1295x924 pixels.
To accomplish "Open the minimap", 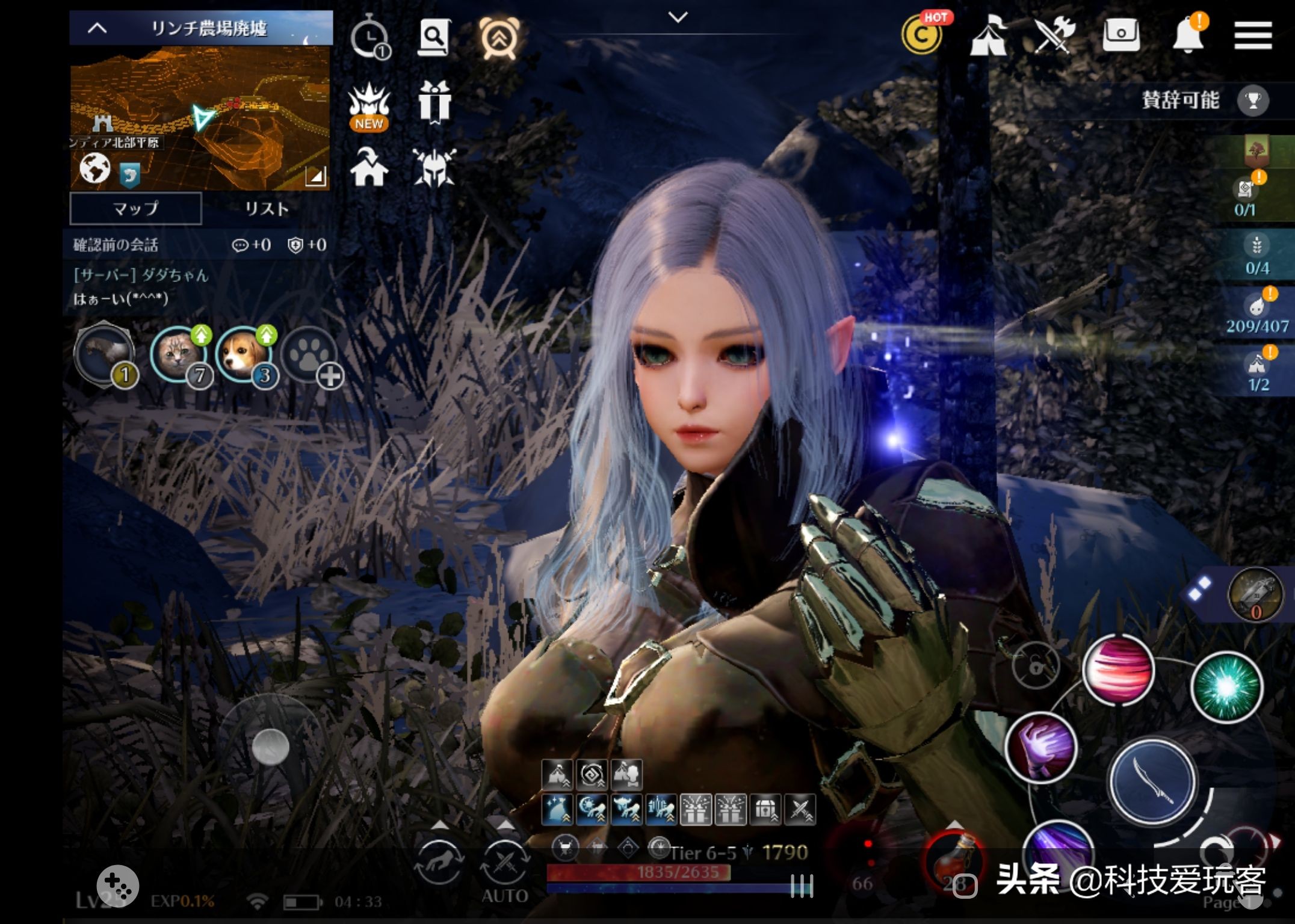I will click(x=200, y=118).
